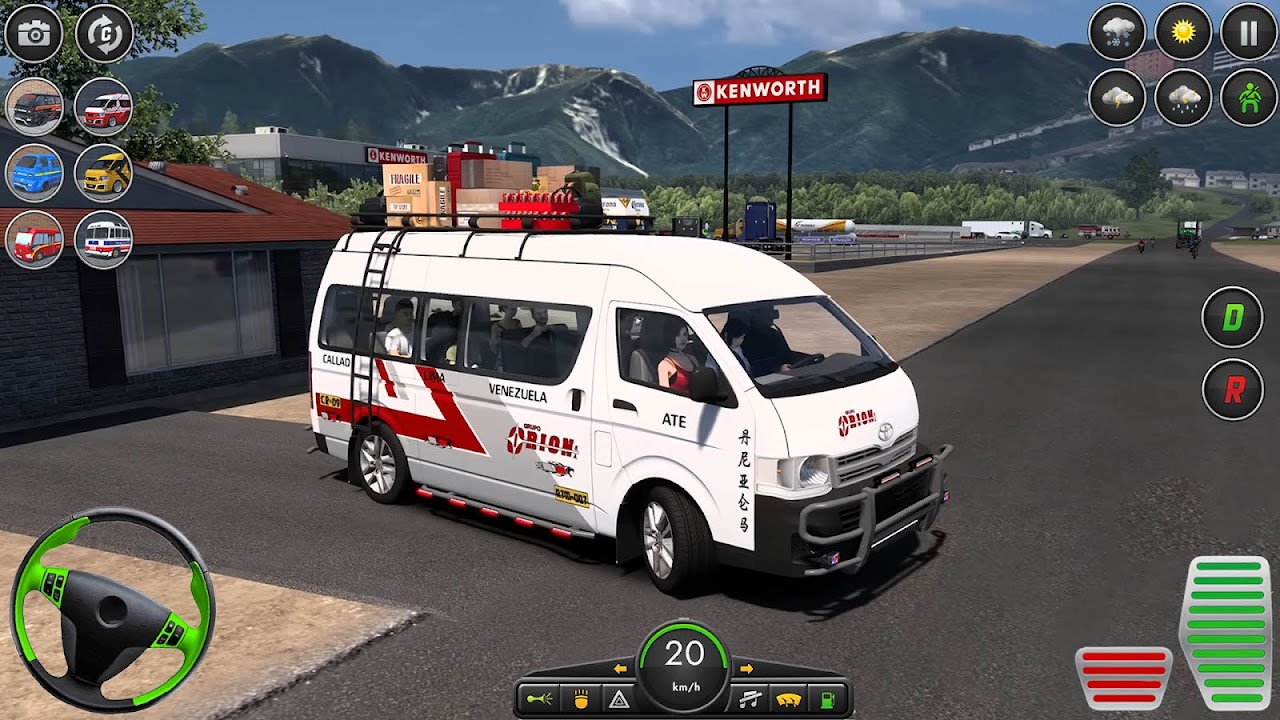Shift into Drive gear
Screen dimensions: 1280x720
point(1232,318)
